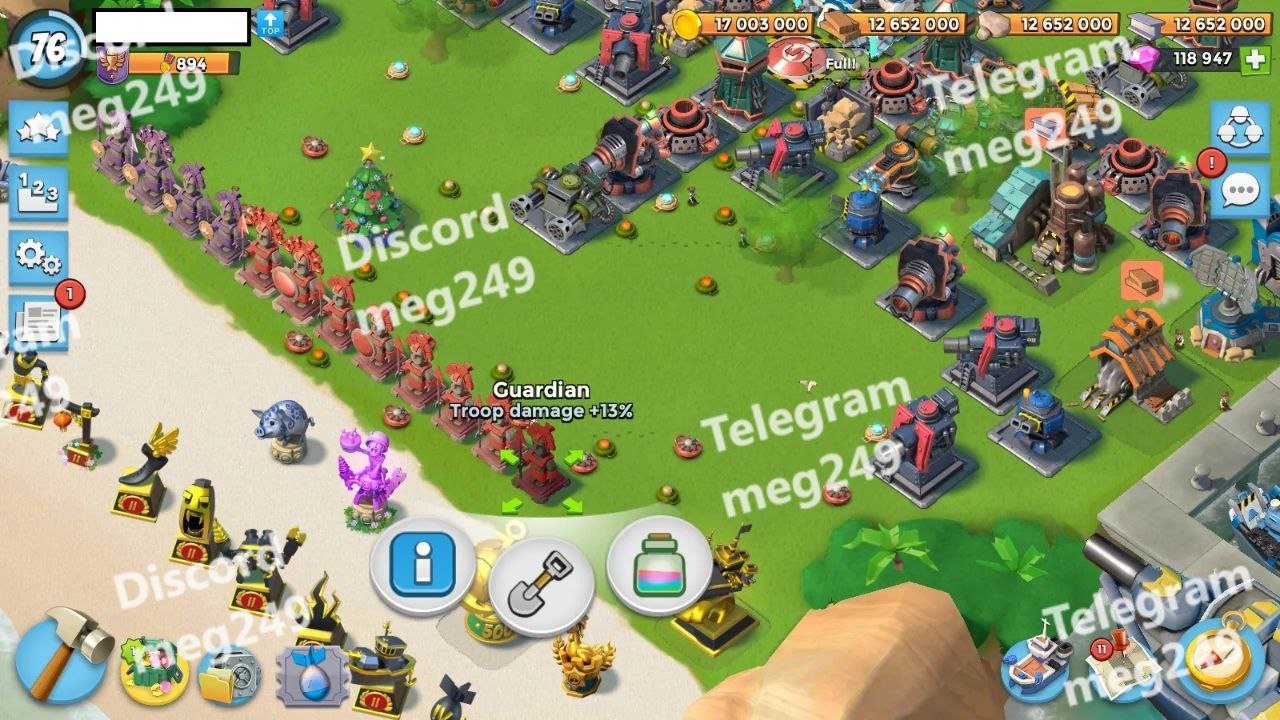1280x720 pixels.
Task: Open the gear settings menu
Action: [38, 257]
